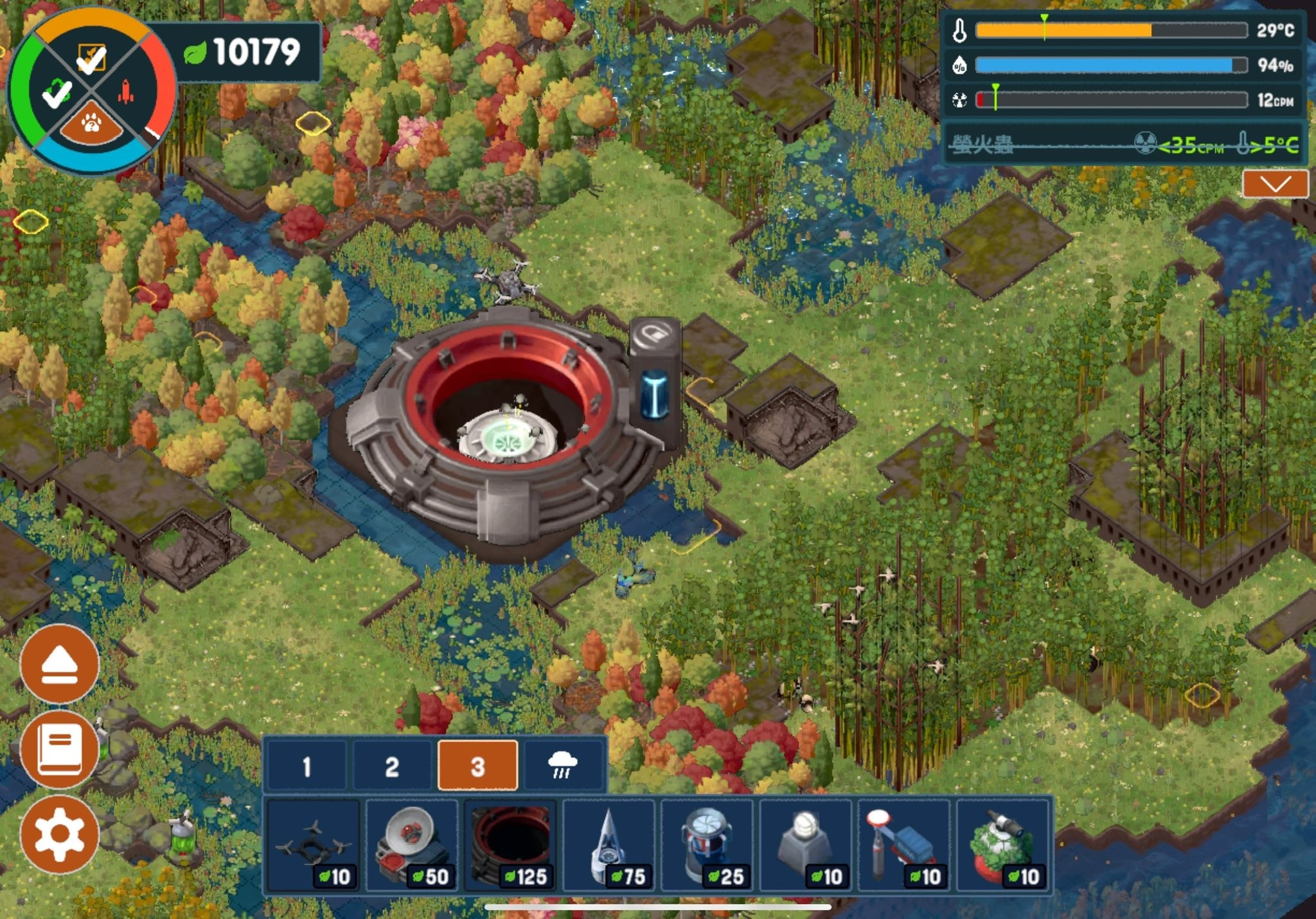Click the paw print phase segment
This screenshot has height=919, width=1316.
[91, 123]
